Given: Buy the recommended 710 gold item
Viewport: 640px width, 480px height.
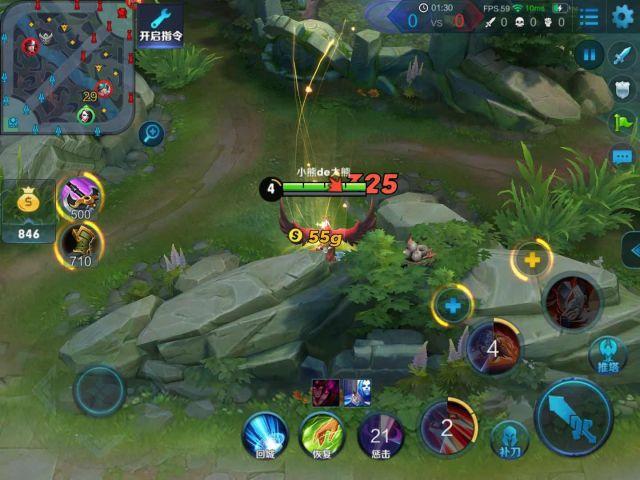Looking at the screenshot, I should point(79,241).
